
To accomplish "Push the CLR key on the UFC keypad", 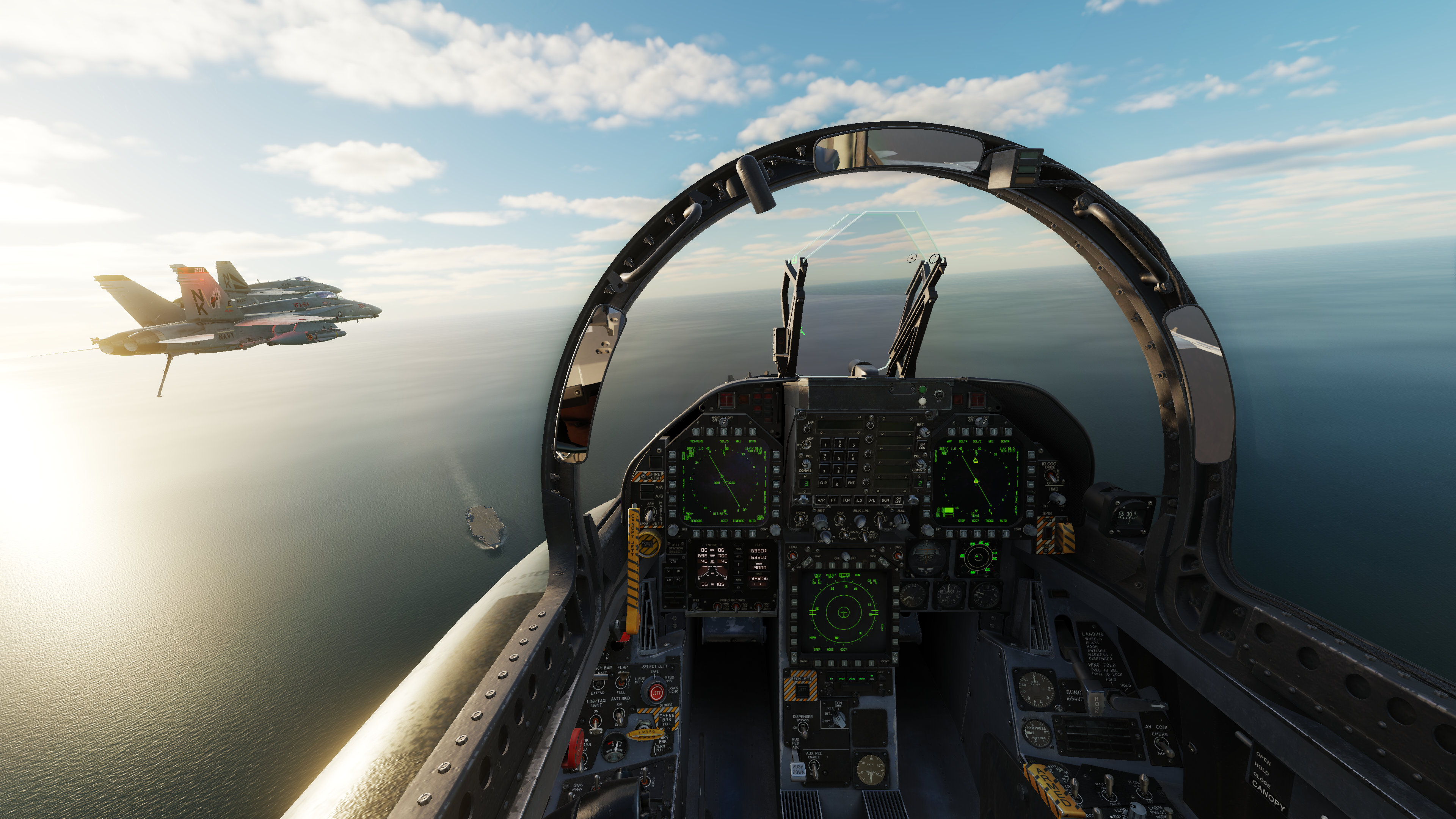I will [824, 482].
